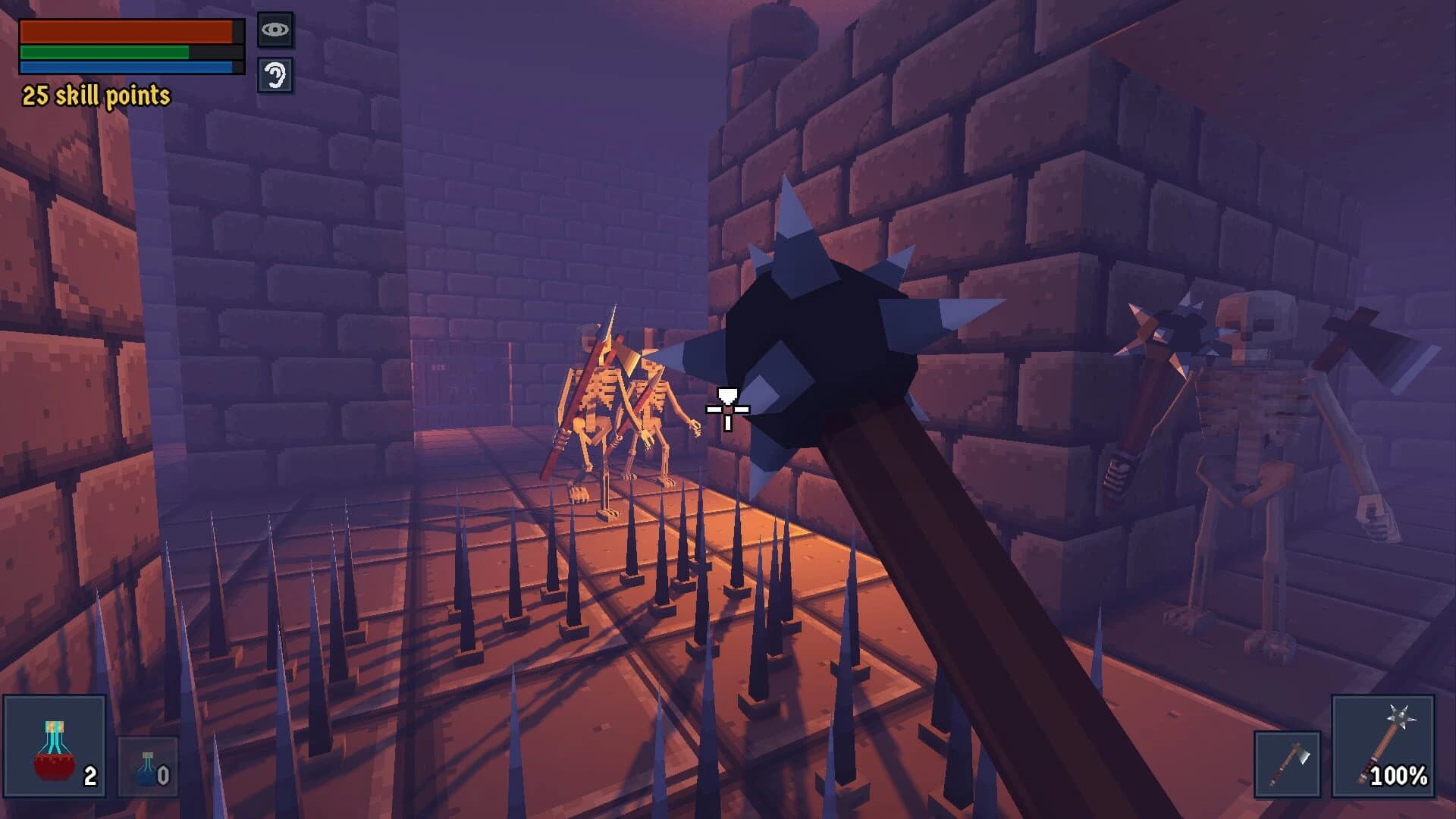Click the eye visibility indicator icon
The height and width of the screenshot is (819, 1456).
click(x=275, y=29)
